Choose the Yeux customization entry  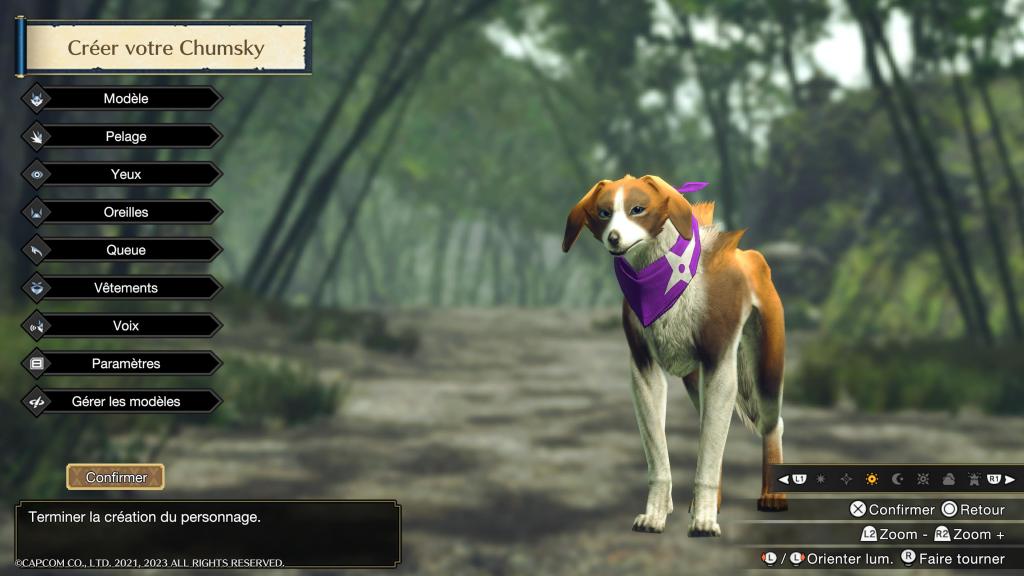pyautogui.click(x=126, y=174)
